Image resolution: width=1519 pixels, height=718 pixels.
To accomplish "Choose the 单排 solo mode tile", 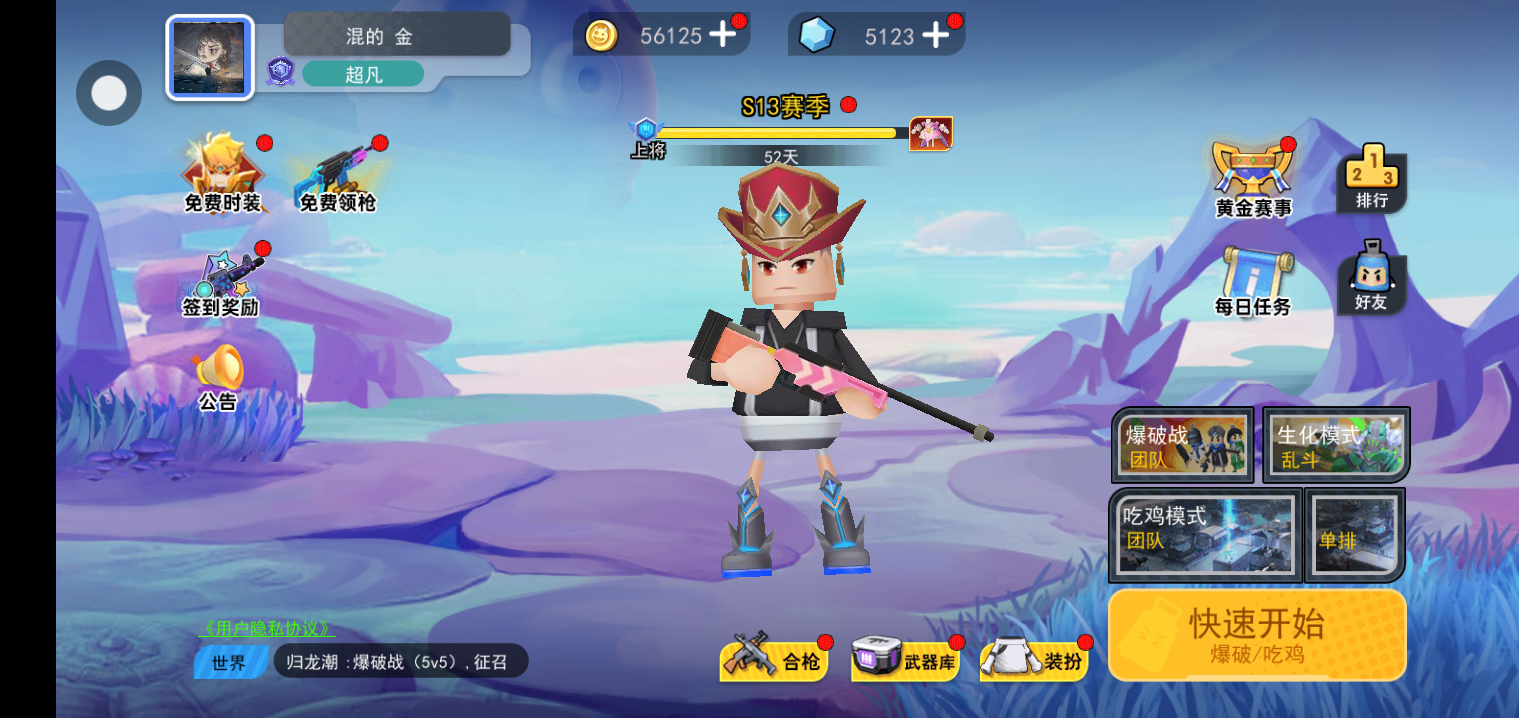I will [x=1355, y=535].
